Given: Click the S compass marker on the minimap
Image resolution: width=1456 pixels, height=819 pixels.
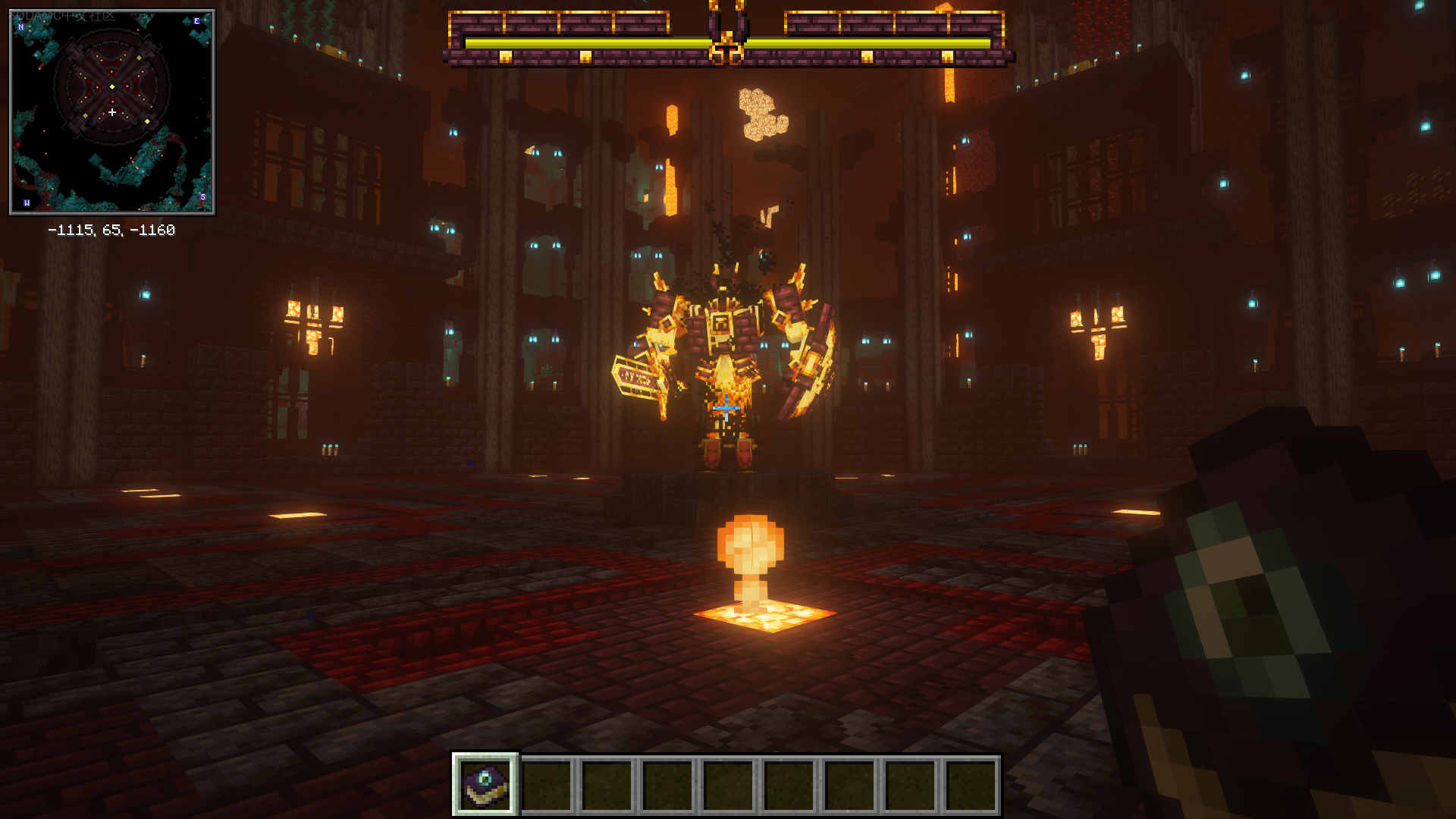Looking at the screenshot, I should [203, 197].
